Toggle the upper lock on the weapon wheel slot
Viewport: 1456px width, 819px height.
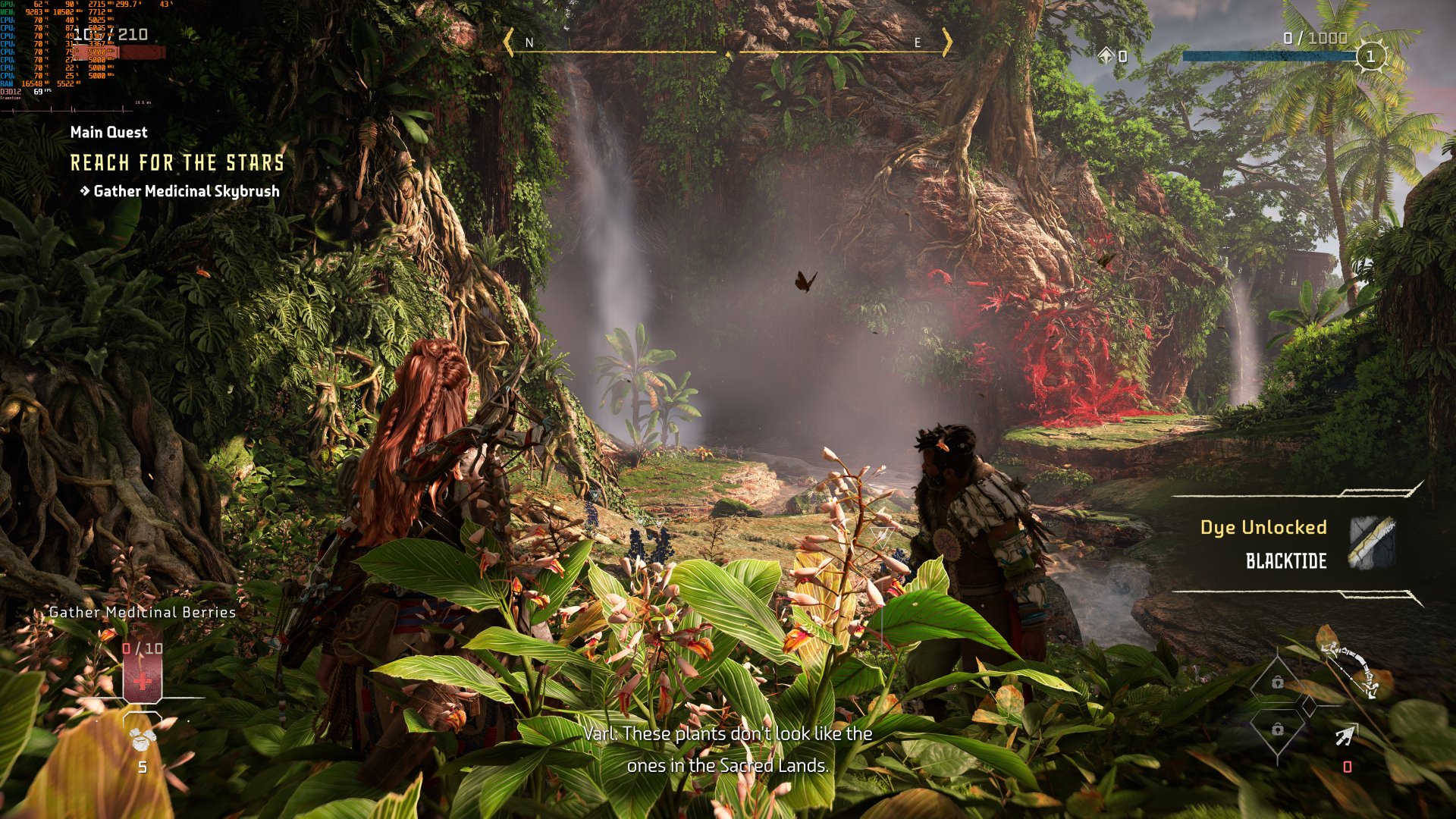[1278, 682]
